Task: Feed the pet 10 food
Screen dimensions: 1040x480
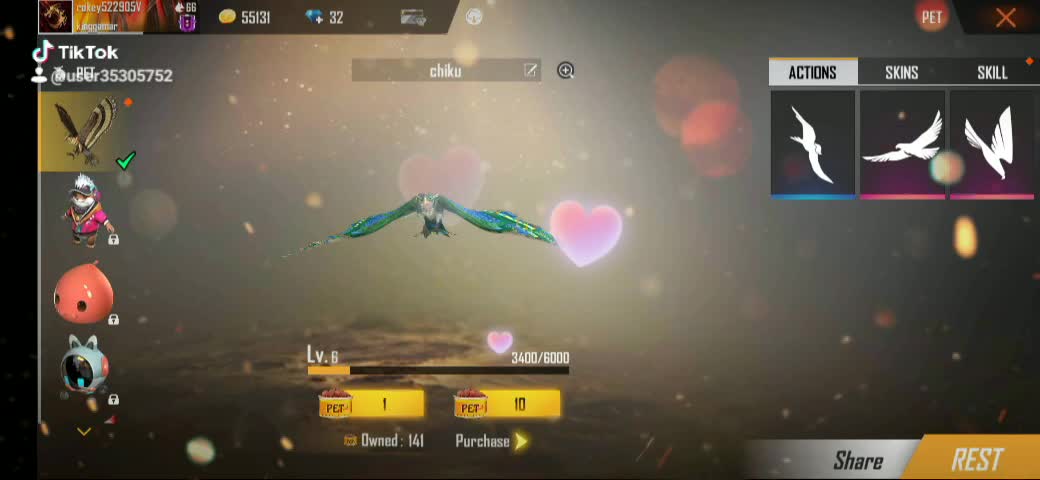Action: tap(507, 404)
